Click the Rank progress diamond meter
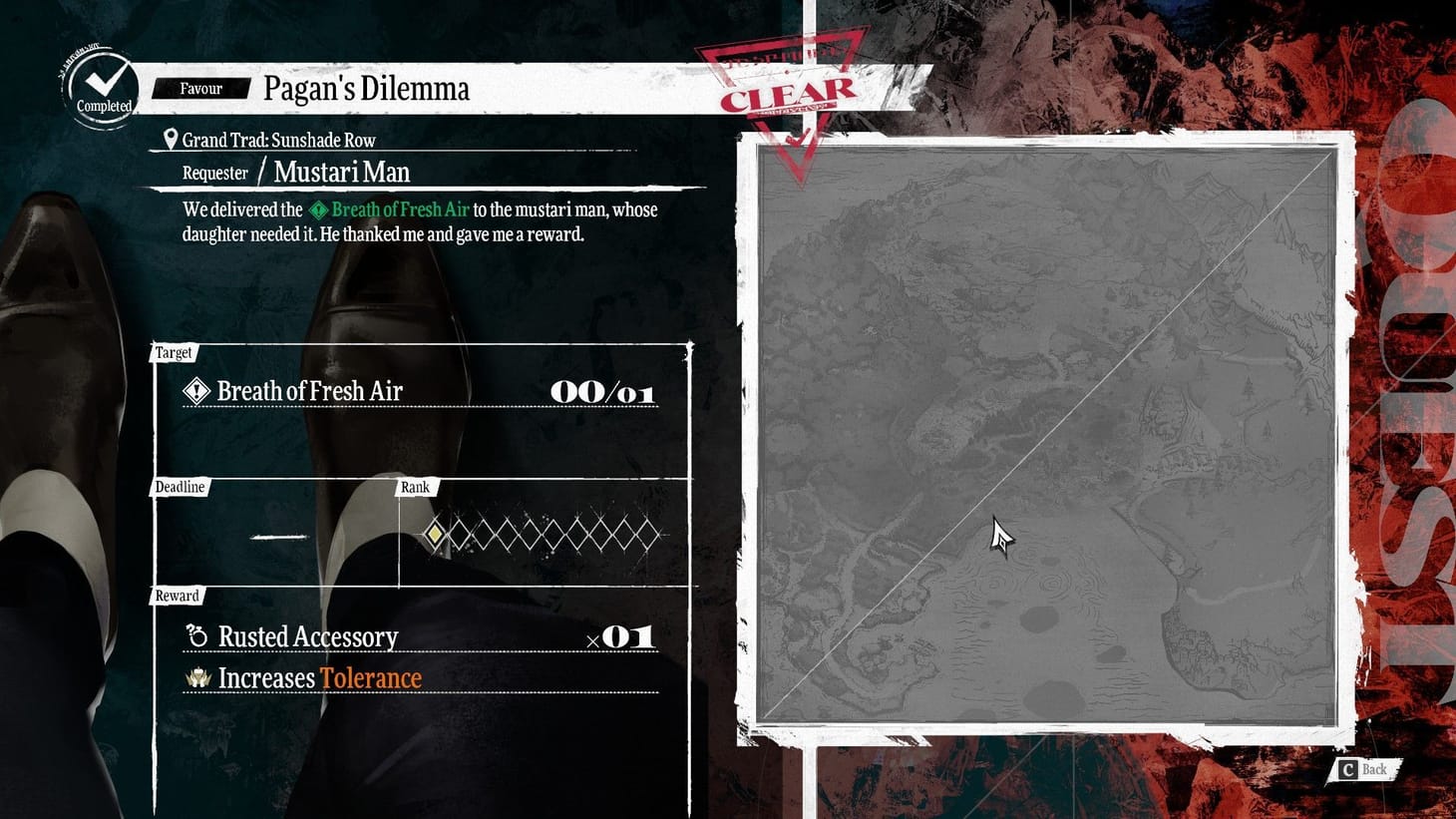The height and width of the screenshot is (819, 1456). tap(544, 536)
